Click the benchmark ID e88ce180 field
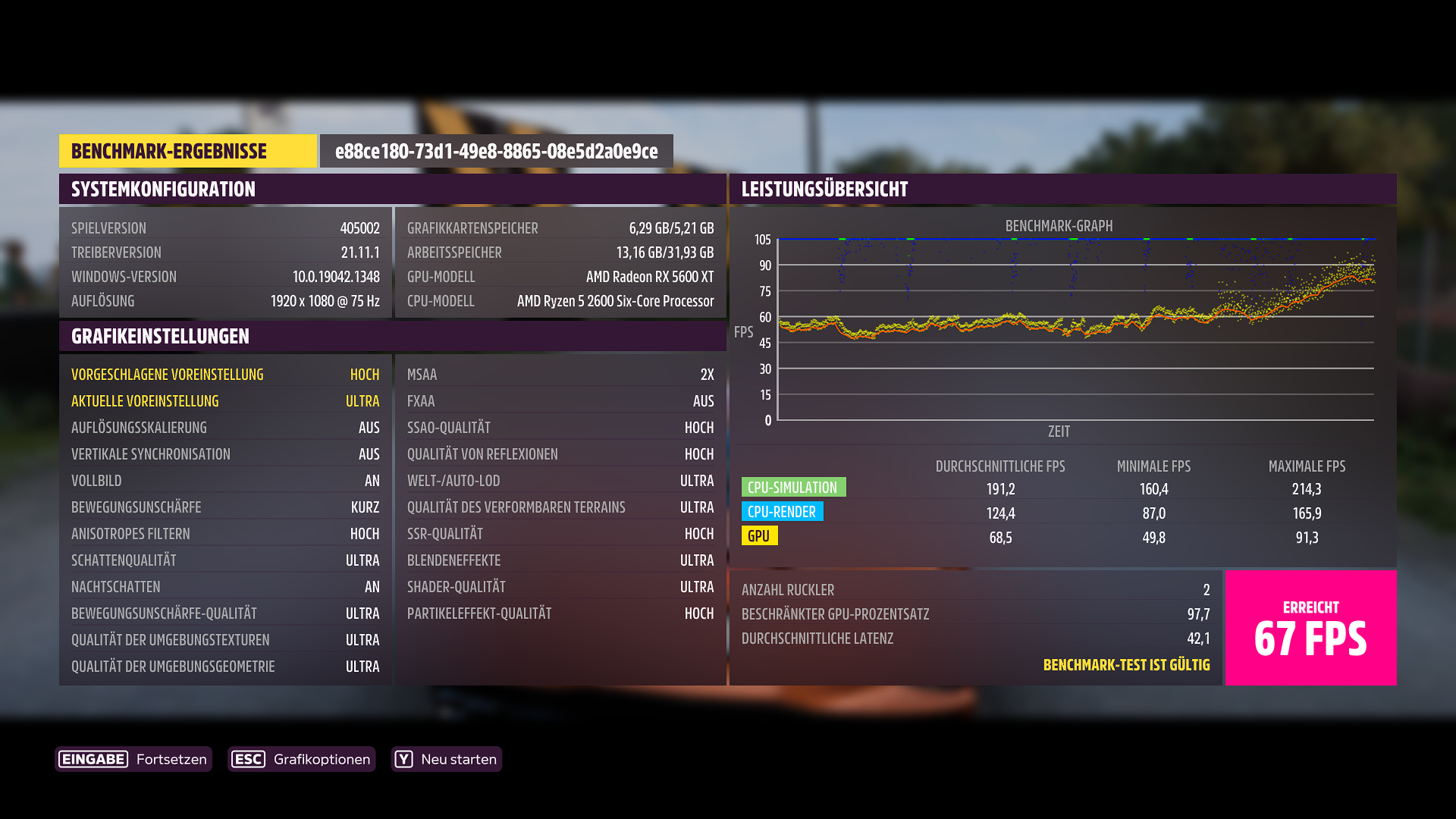 coord(497,151)
